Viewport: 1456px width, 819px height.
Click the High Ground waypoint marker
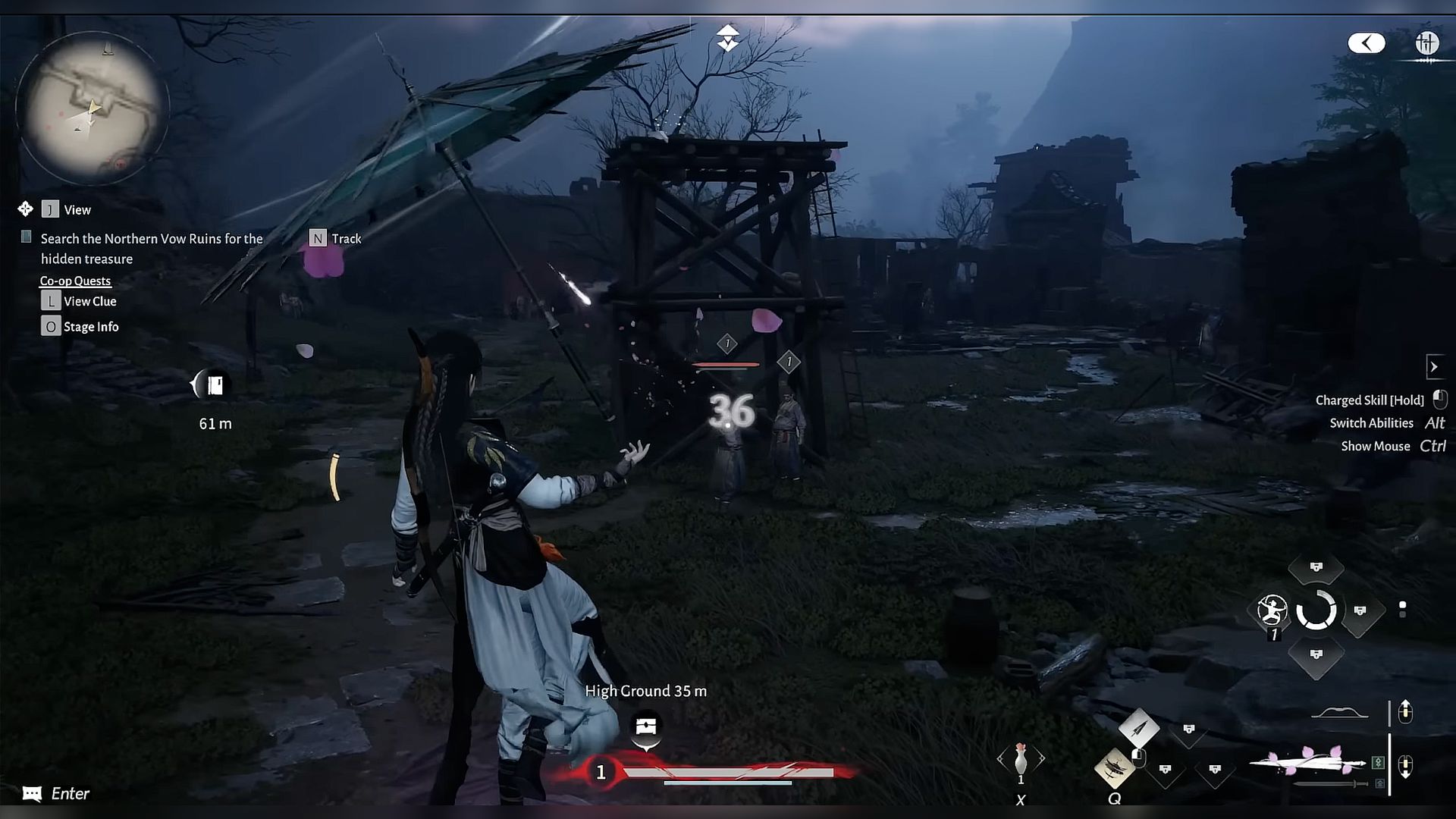(646, 726)
